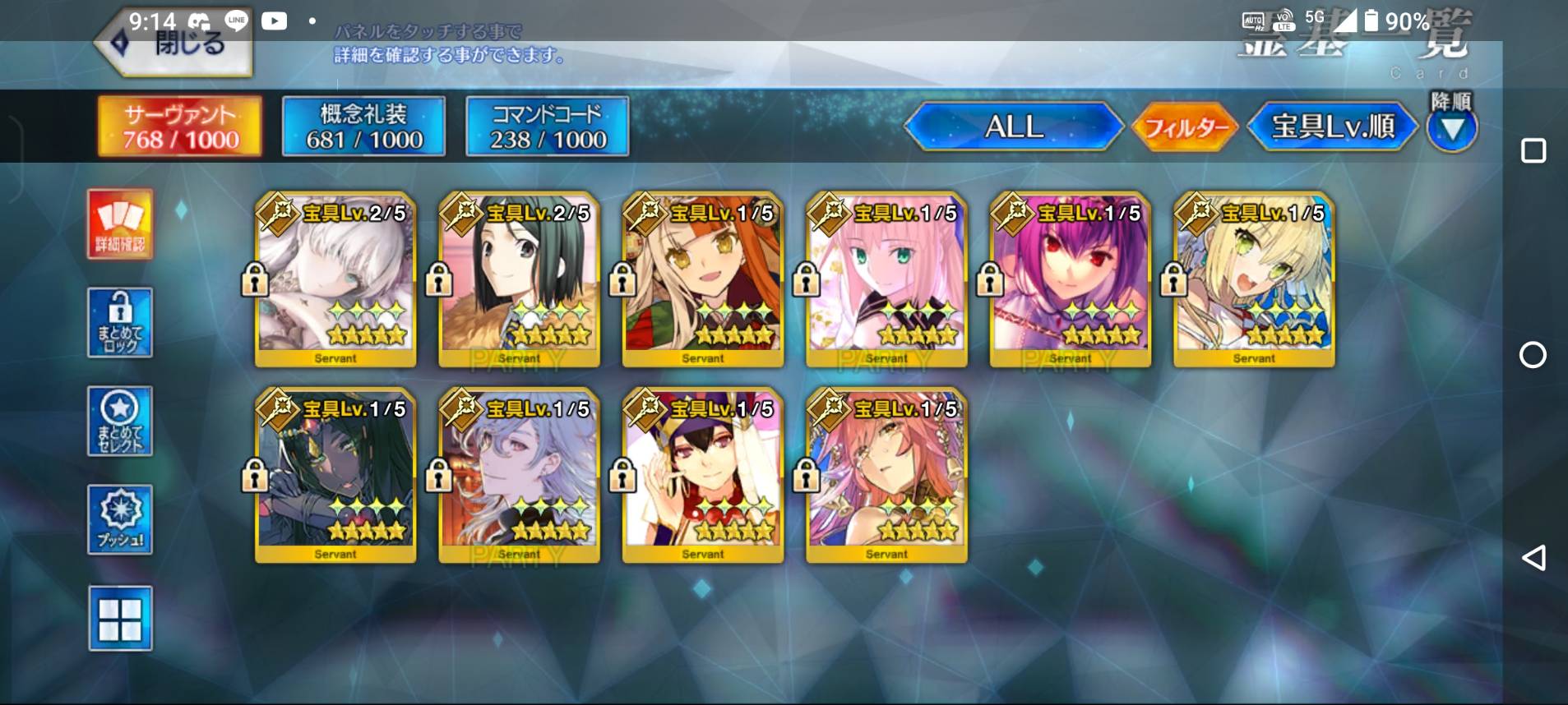
Task: Open the プッシュ! button
Action: click(120, 519)
